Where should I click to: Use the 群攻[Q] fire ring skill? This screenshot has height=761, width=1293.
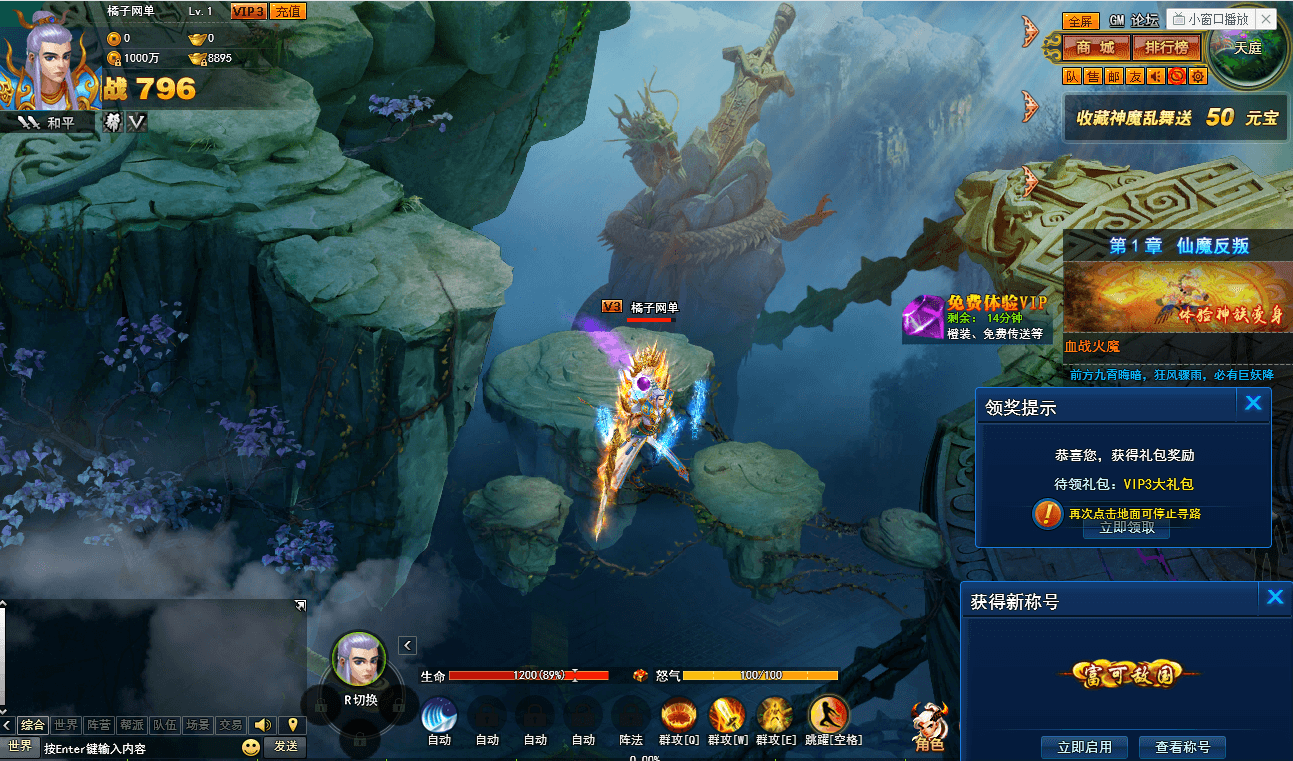tap(680, 717)
